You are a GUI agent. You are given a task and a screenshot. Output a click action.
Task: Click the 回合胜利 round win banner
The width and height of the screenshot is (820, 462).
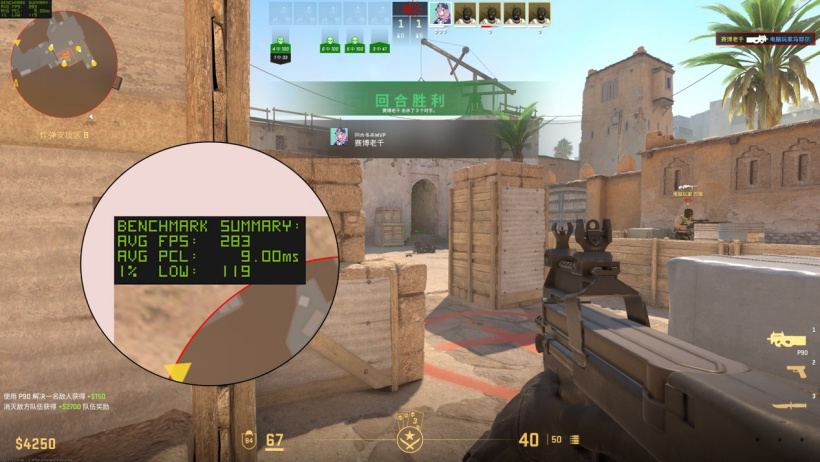pos(410,102)
